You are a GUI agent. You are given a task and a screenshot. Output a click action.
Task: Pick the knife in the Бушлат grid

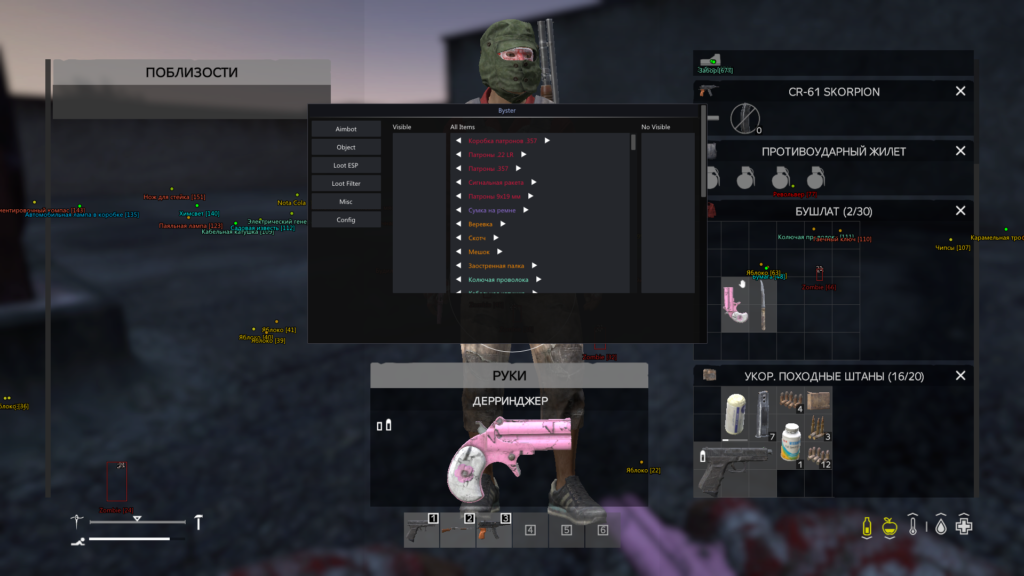(765, 305)
